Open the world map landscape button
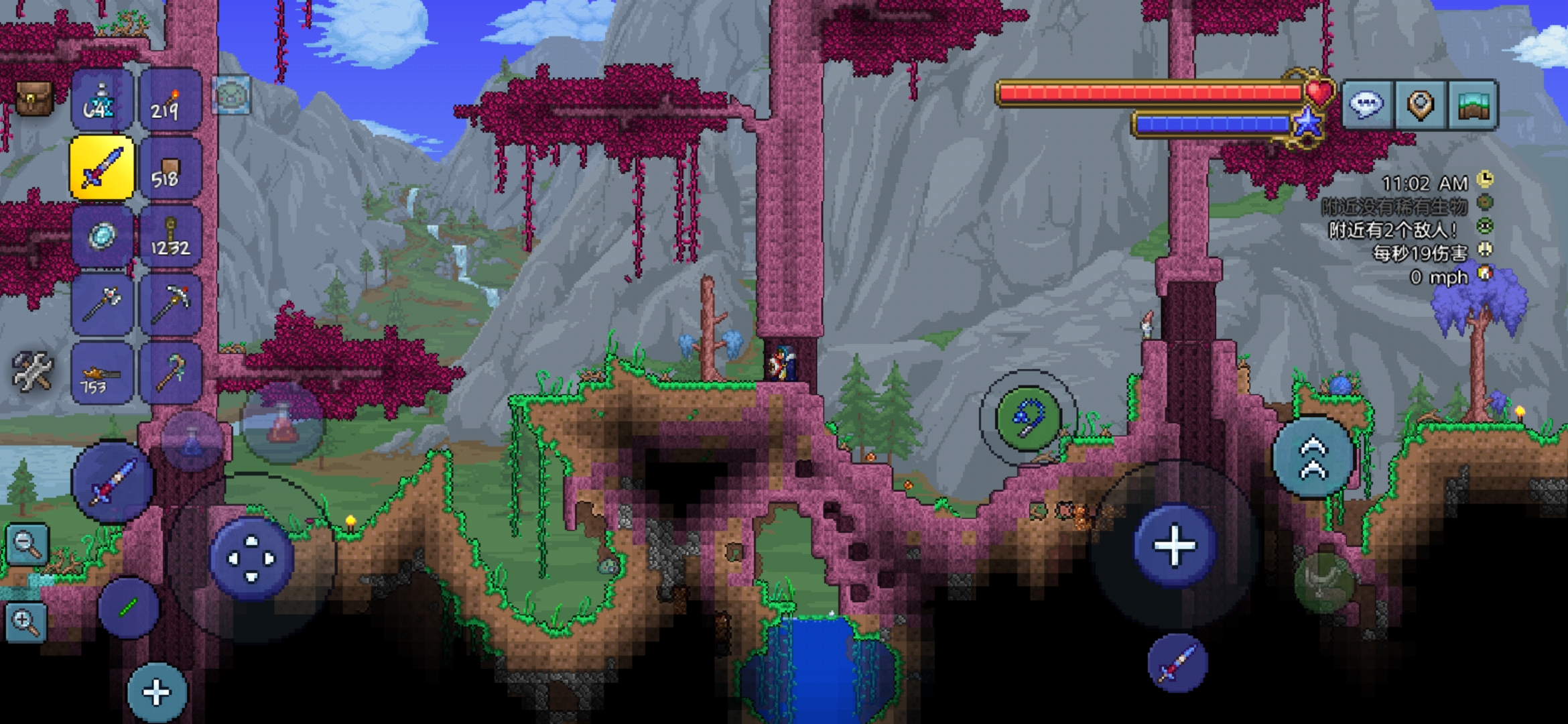Image resolution: width=1568 pixels, height=724 pixels. coord(1473,105)
